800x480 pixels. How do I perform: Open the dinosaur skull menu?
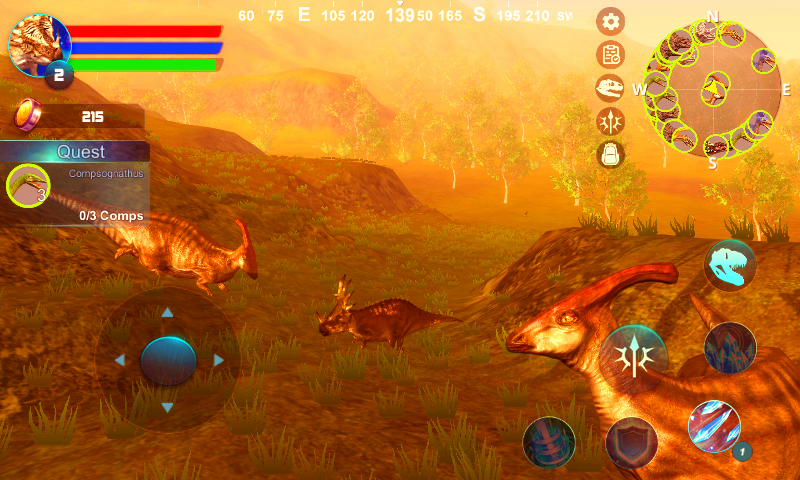pos(610,88)
